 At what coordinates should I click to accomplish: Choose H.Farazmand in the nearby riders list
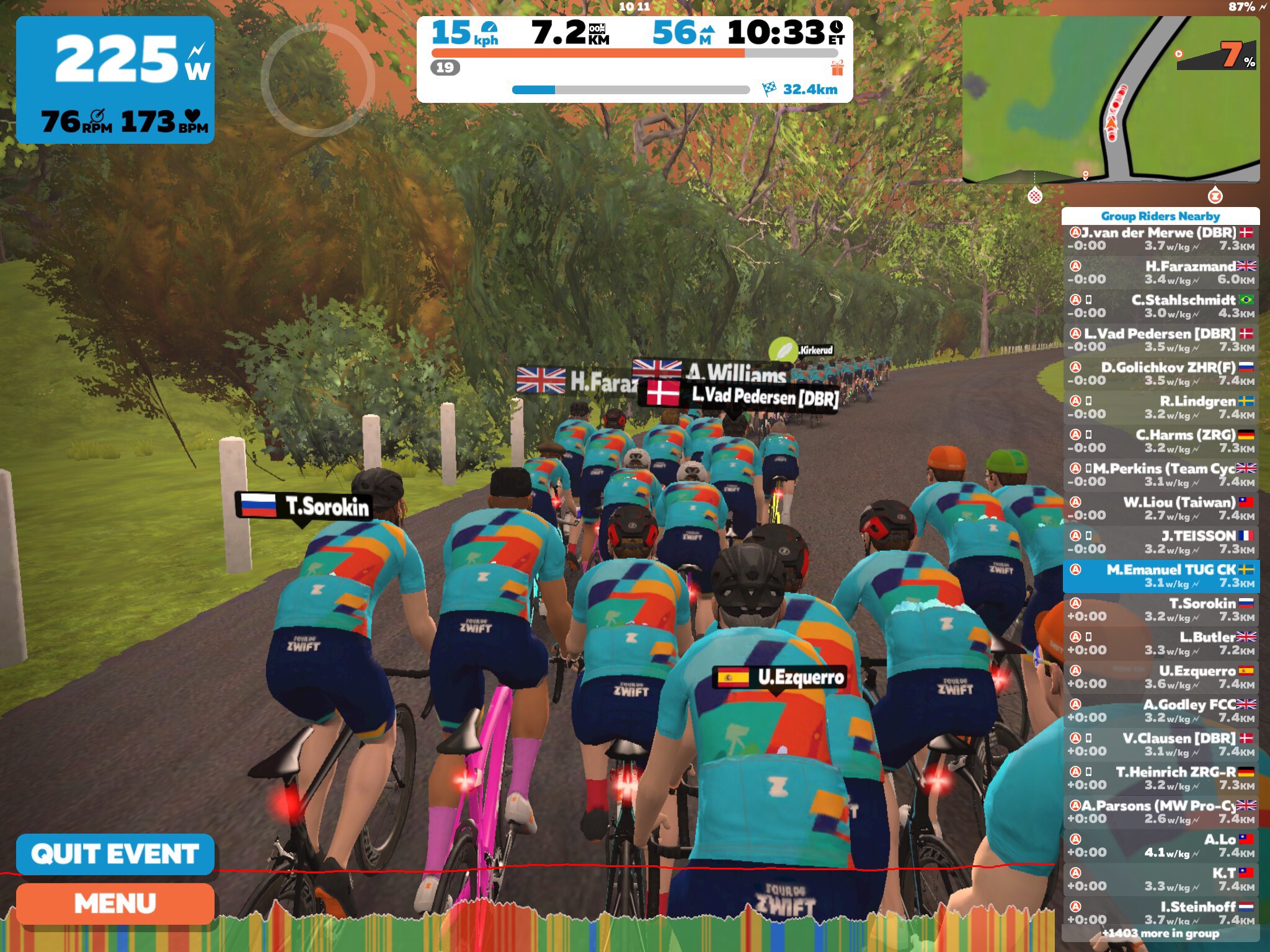point(1161,273)
